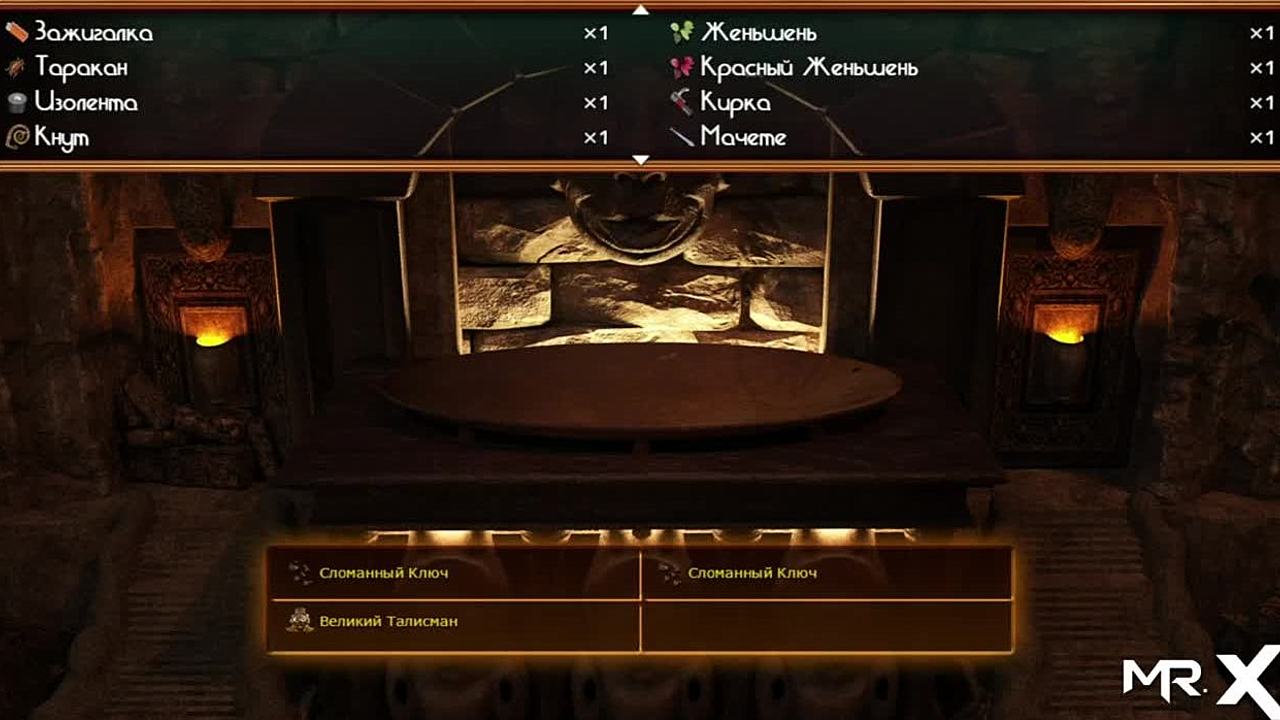Choose the Женьшень herb entry
This screenshot has height=720, width=1280.
[758, 33]
